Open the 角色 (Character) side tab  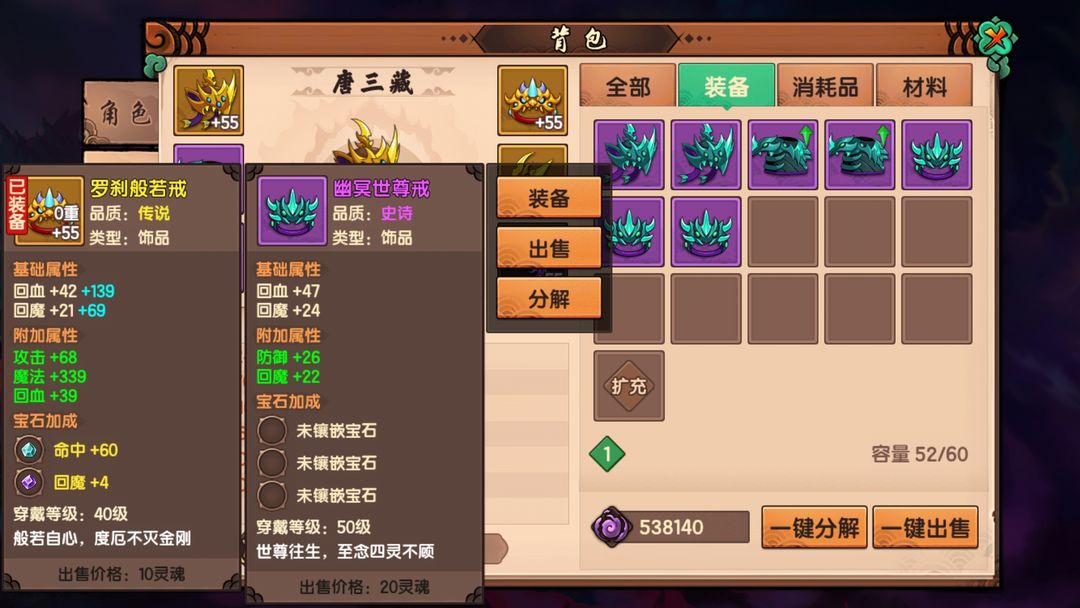[122, 114]
